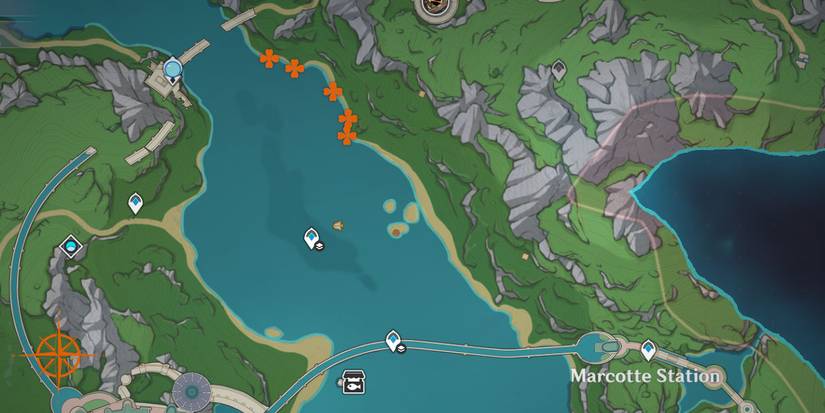825x413 pixels.
Task: Click the domain marker with diamond frame
Action: coord(71,245)
